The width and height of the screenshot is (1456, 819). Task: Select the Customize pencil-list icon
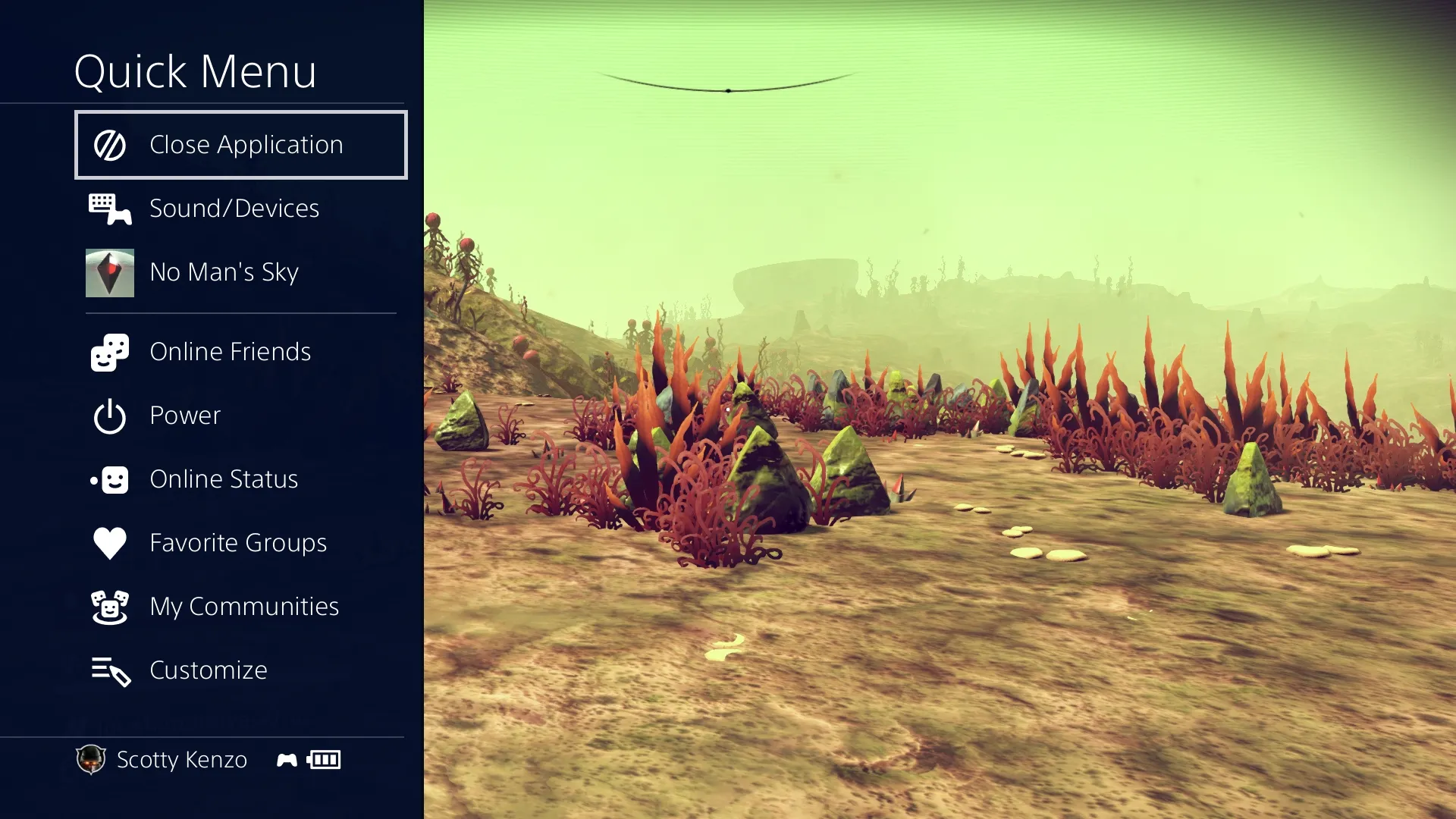click(108, 670)
